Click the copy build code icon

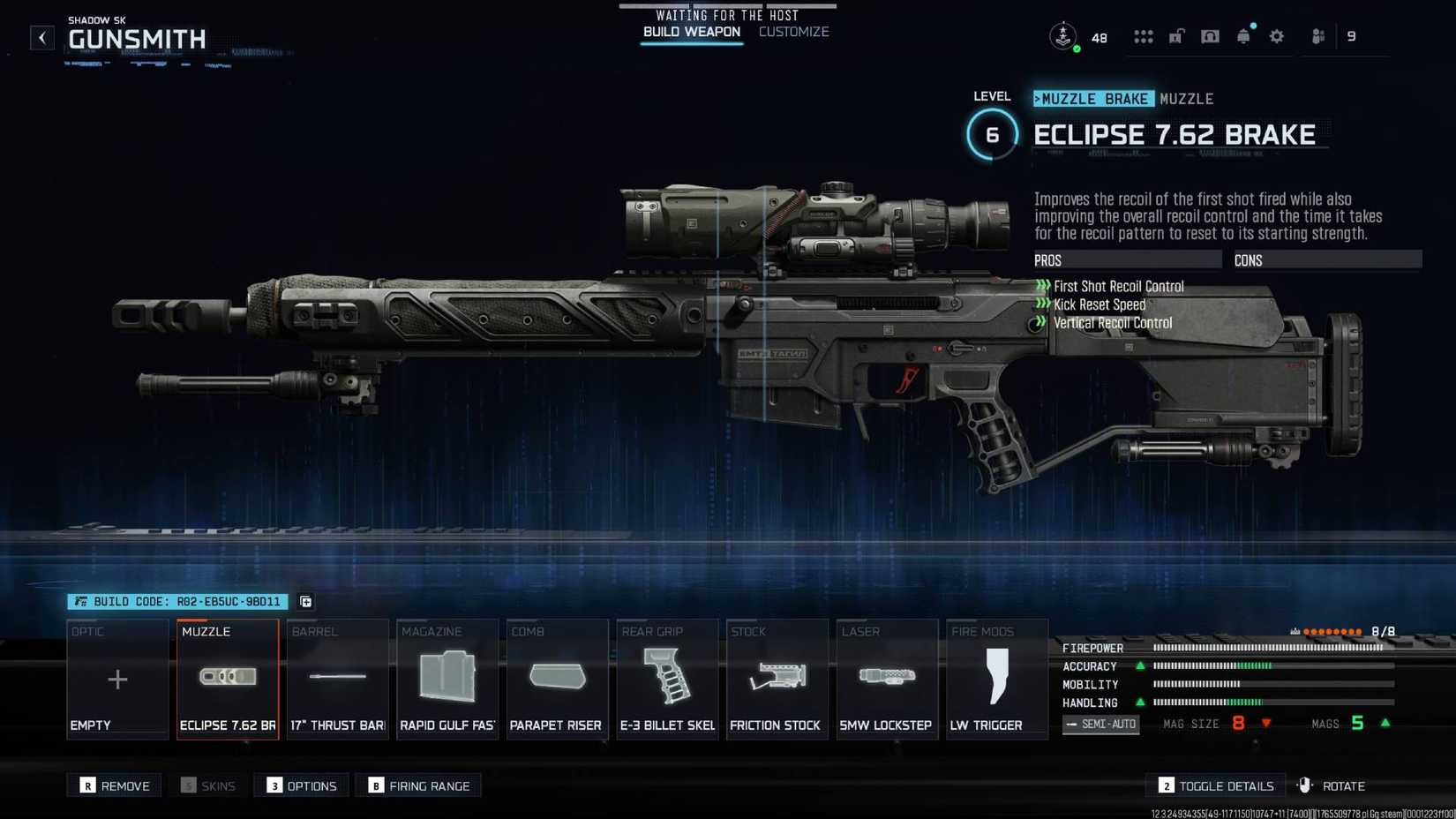click(x=305, y=601)
